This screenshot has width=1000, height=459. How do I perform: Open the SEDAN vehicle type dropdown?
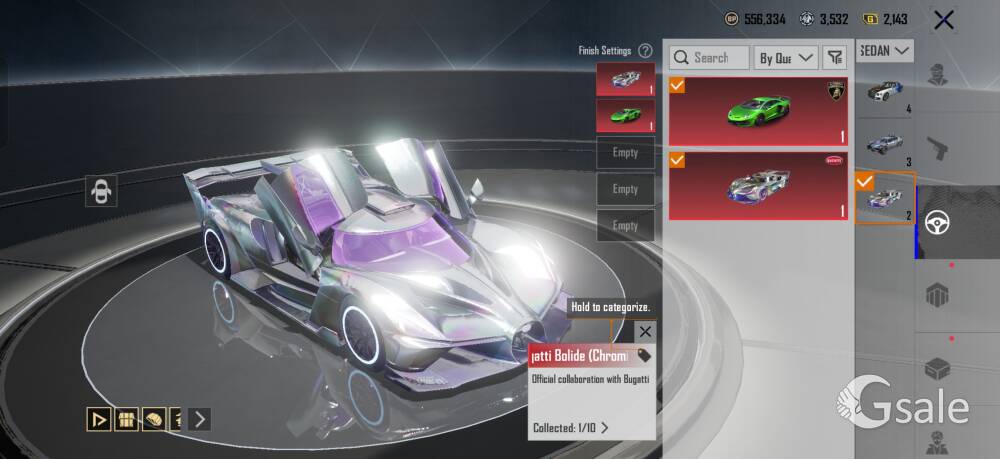point(886,50)
